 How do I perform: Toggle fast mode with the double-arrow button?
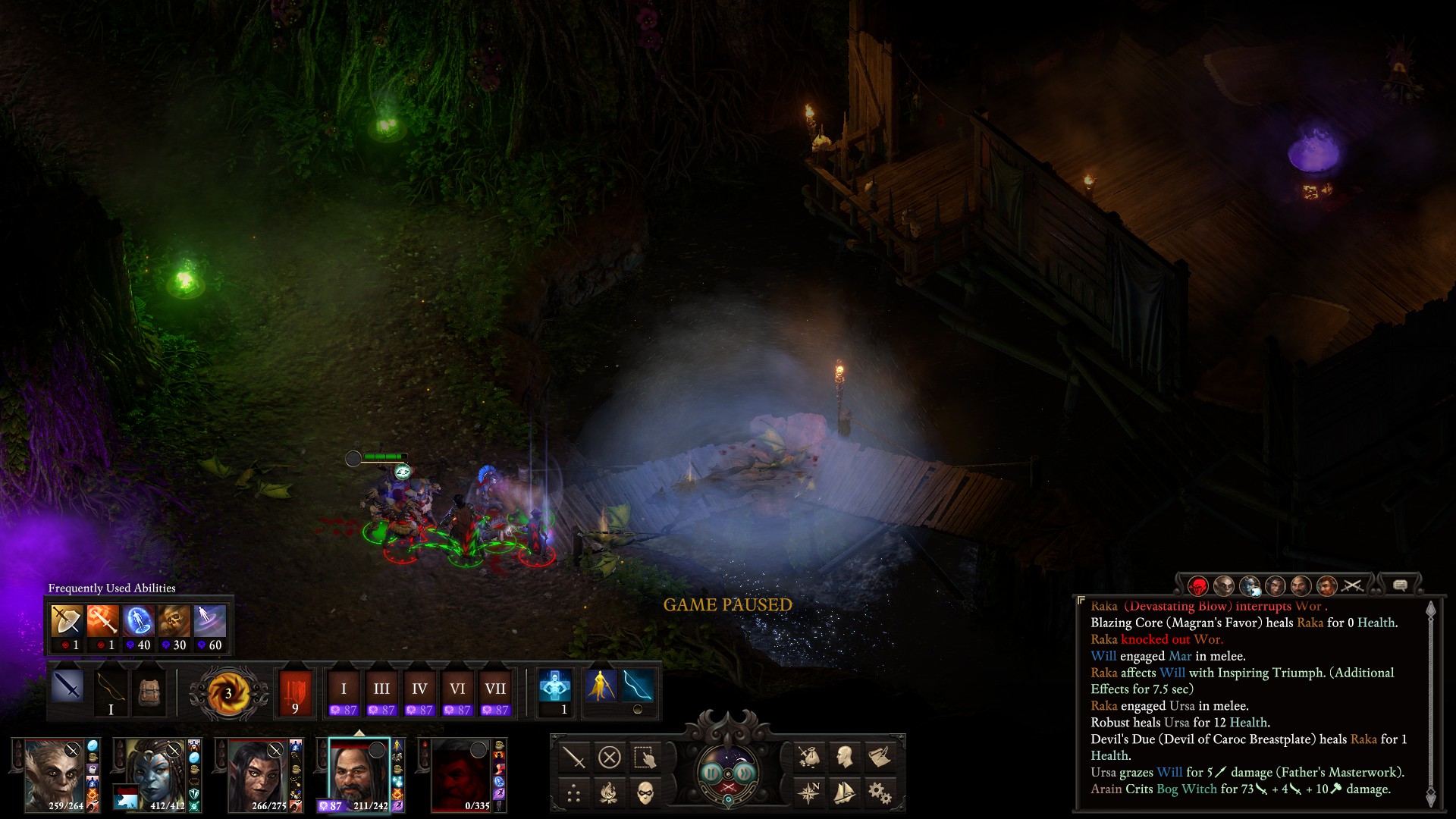(x=745, y=773)
